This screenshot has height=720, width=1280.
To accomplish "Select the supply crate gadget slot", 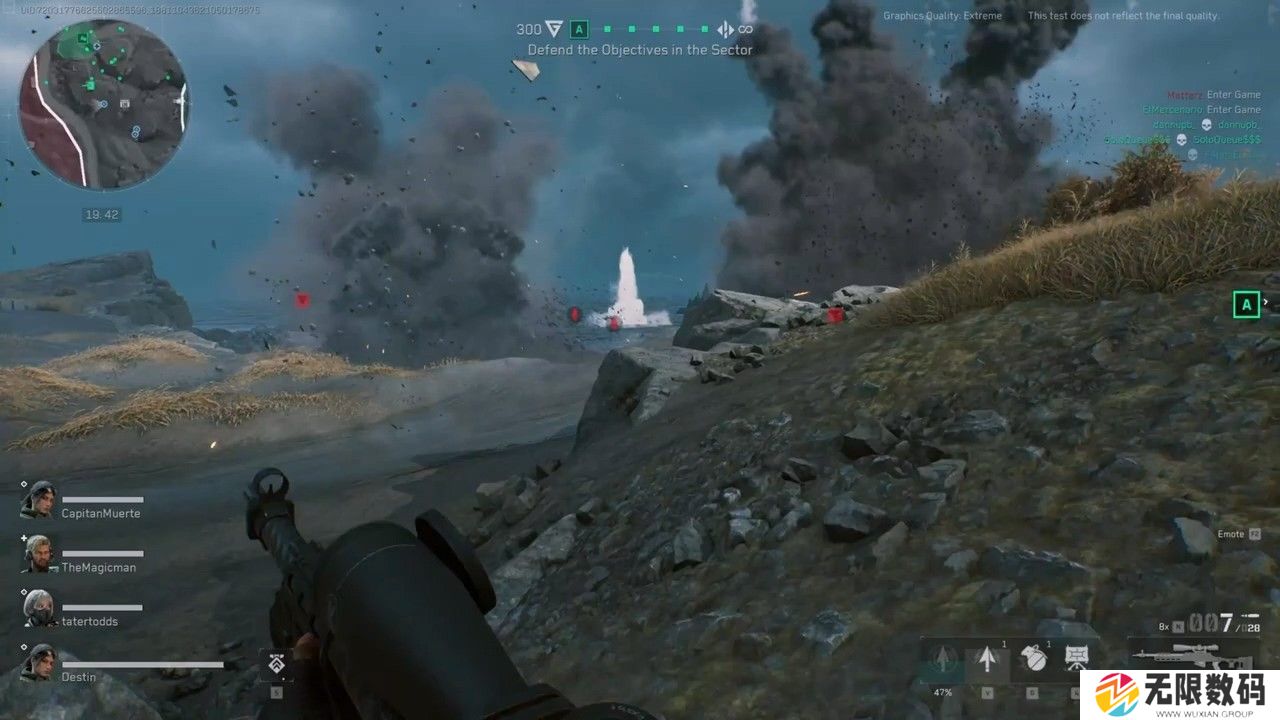I will (1077, 661).
